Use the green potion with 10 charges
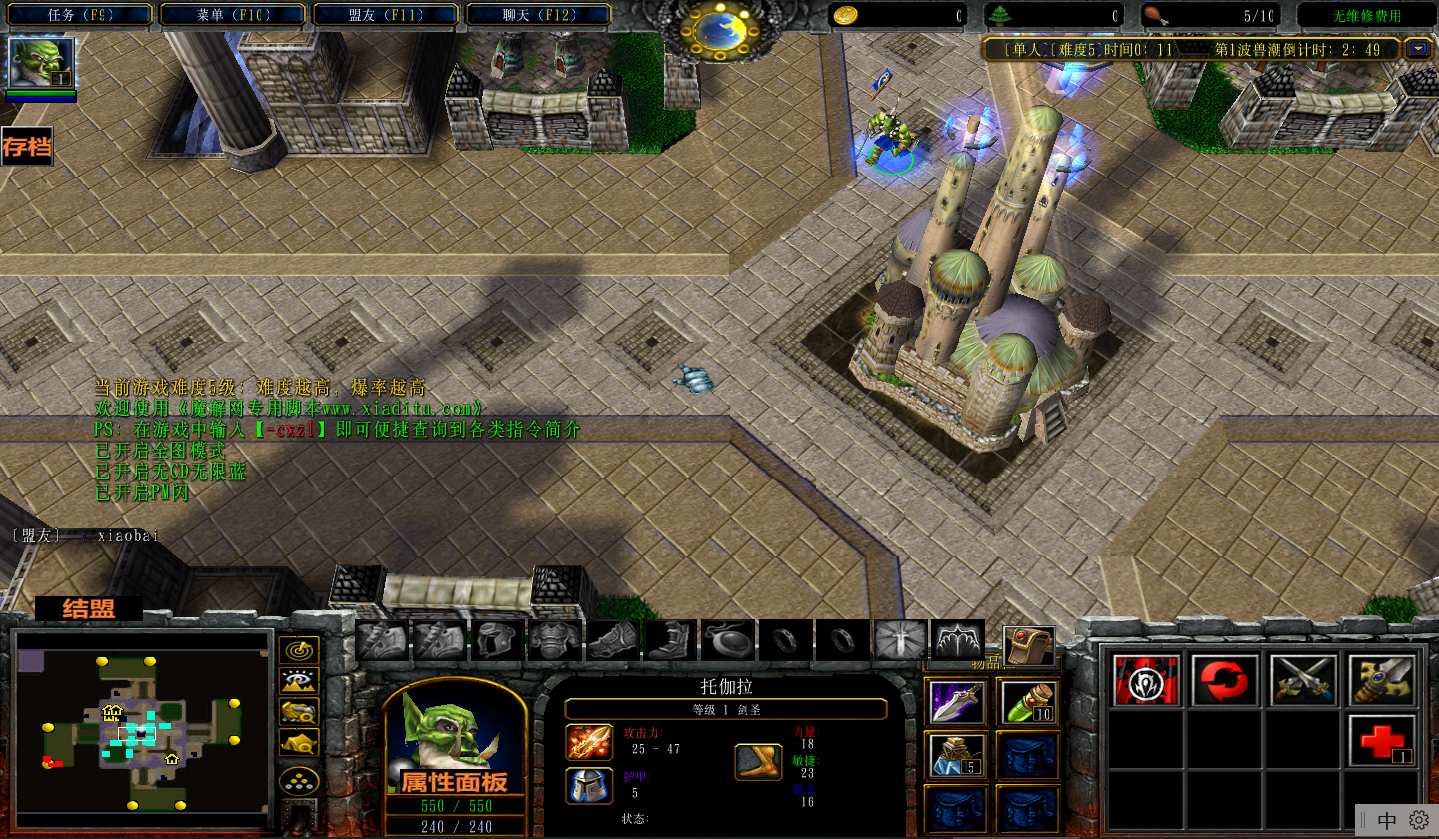The width and height of the screenshot is (1439, 839). [1027, 701]
